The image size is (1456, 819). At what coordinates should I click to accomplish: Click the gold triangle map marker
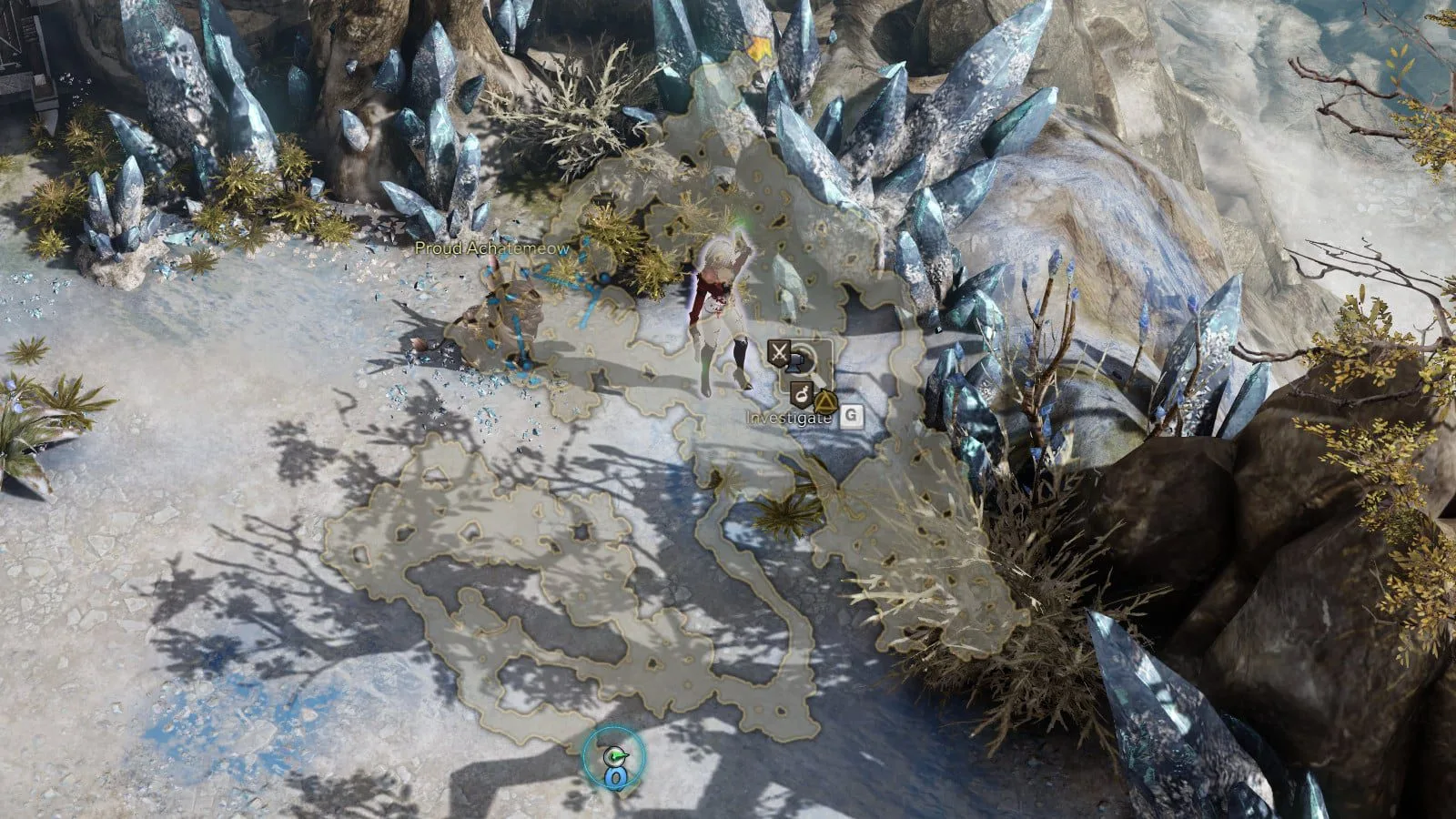pos(824,400)
